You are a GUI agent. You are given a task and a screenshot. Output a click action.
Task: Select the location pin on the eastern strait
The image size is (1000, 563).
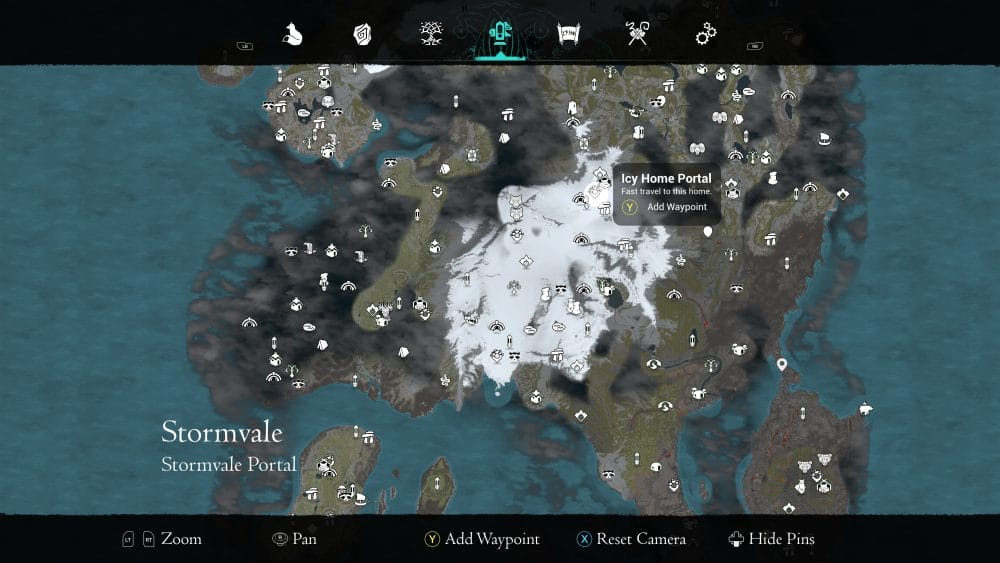click(782, 365)
